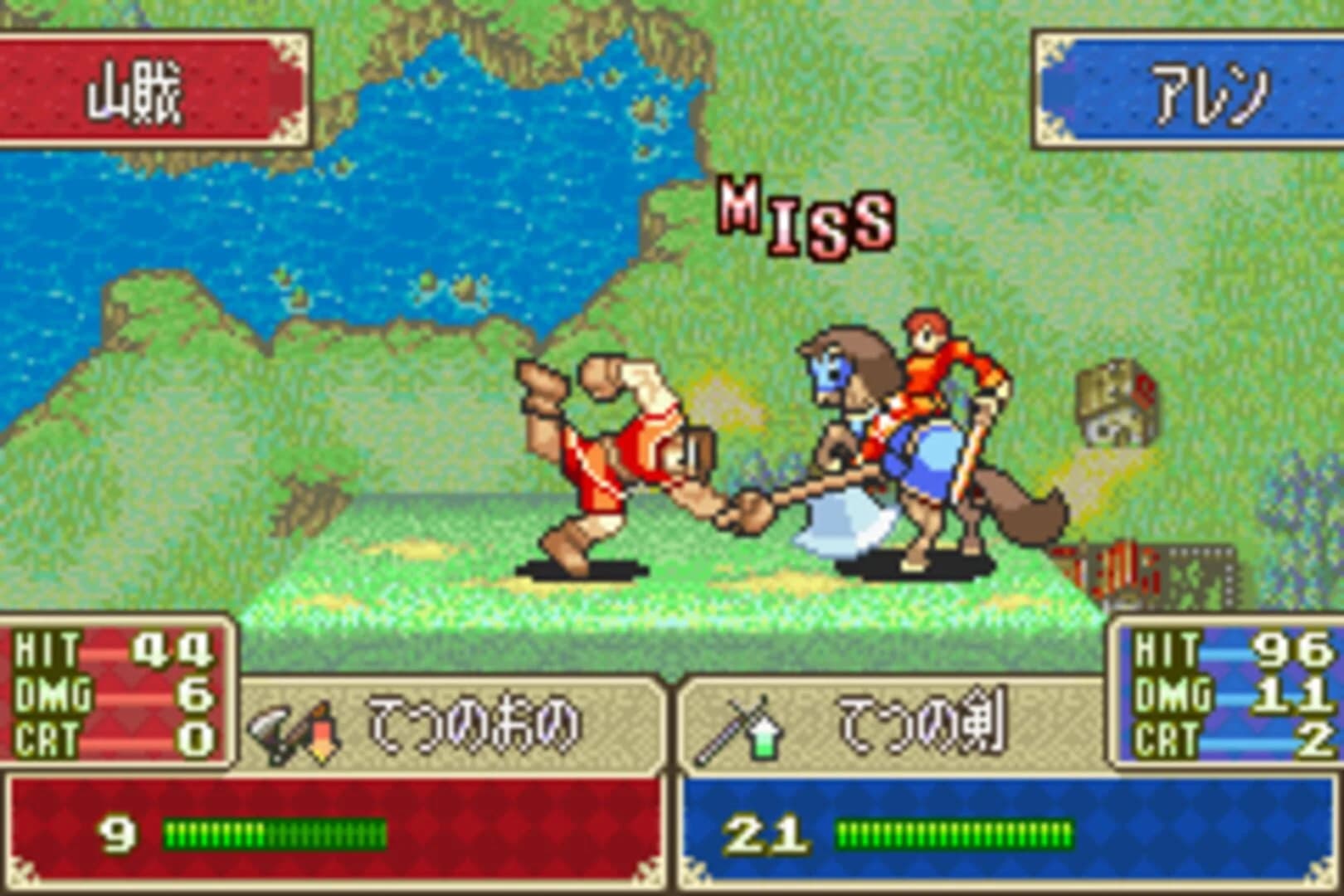Click Allen's CRT stat label

click(1165, 737)
